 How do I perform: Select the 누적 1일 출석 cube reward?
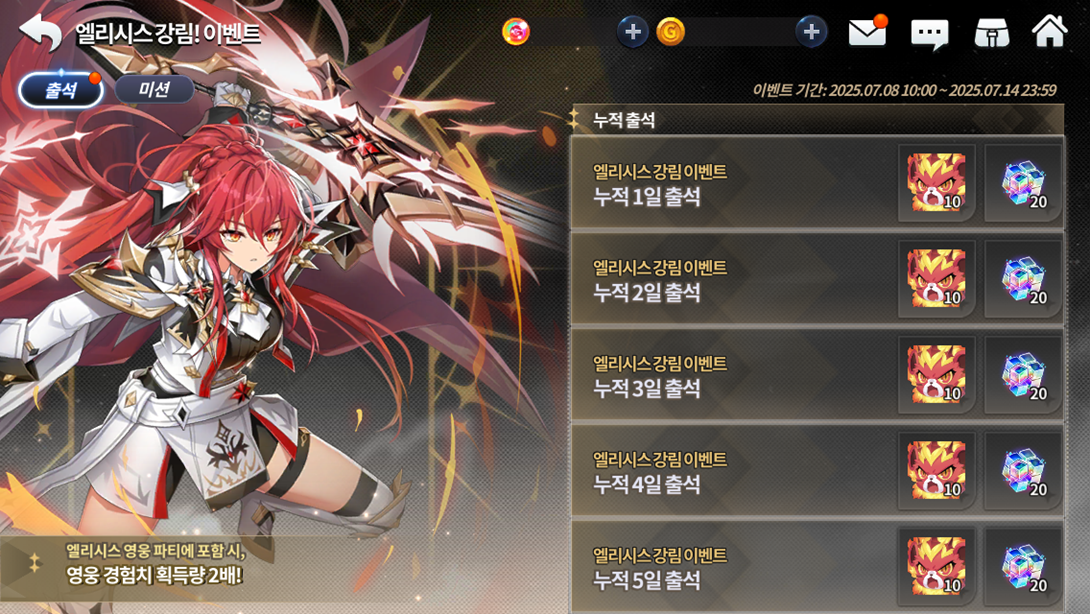click(x=1023, y=183)
